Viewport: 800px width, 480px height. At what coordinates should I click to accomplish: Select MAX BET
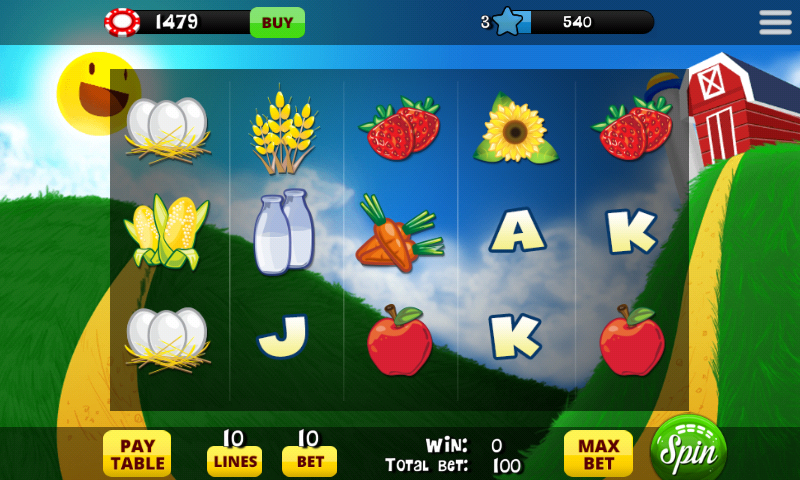pyautogui.click(x=598, y=454)
